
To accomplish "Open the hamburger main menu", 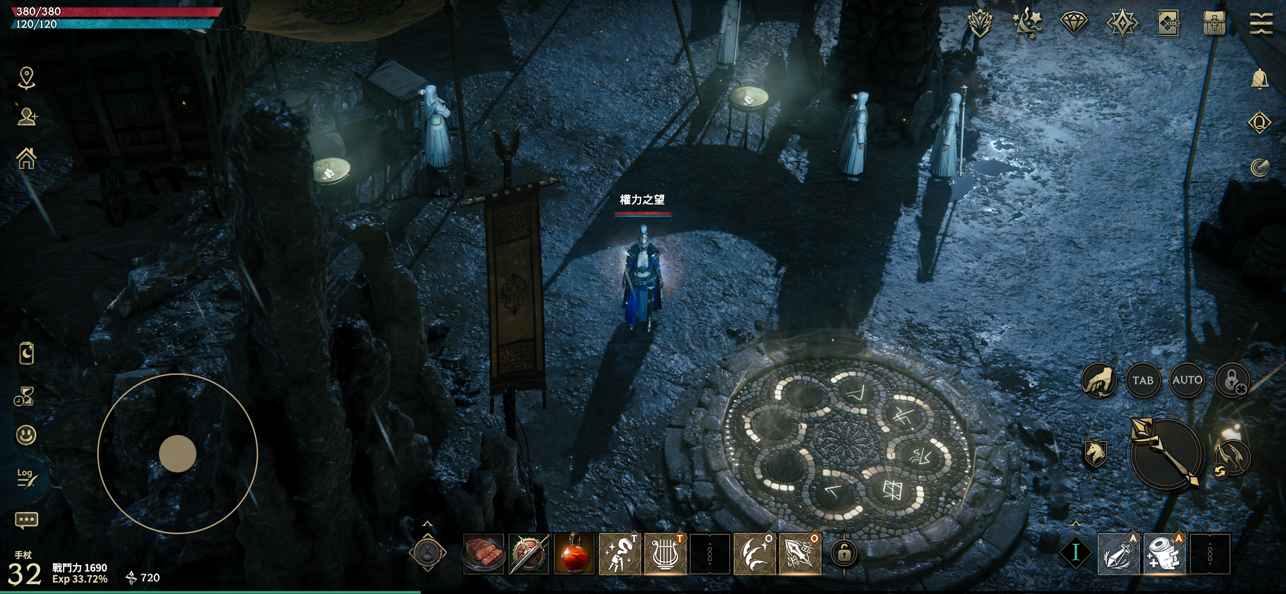I will click(1261, 24).
